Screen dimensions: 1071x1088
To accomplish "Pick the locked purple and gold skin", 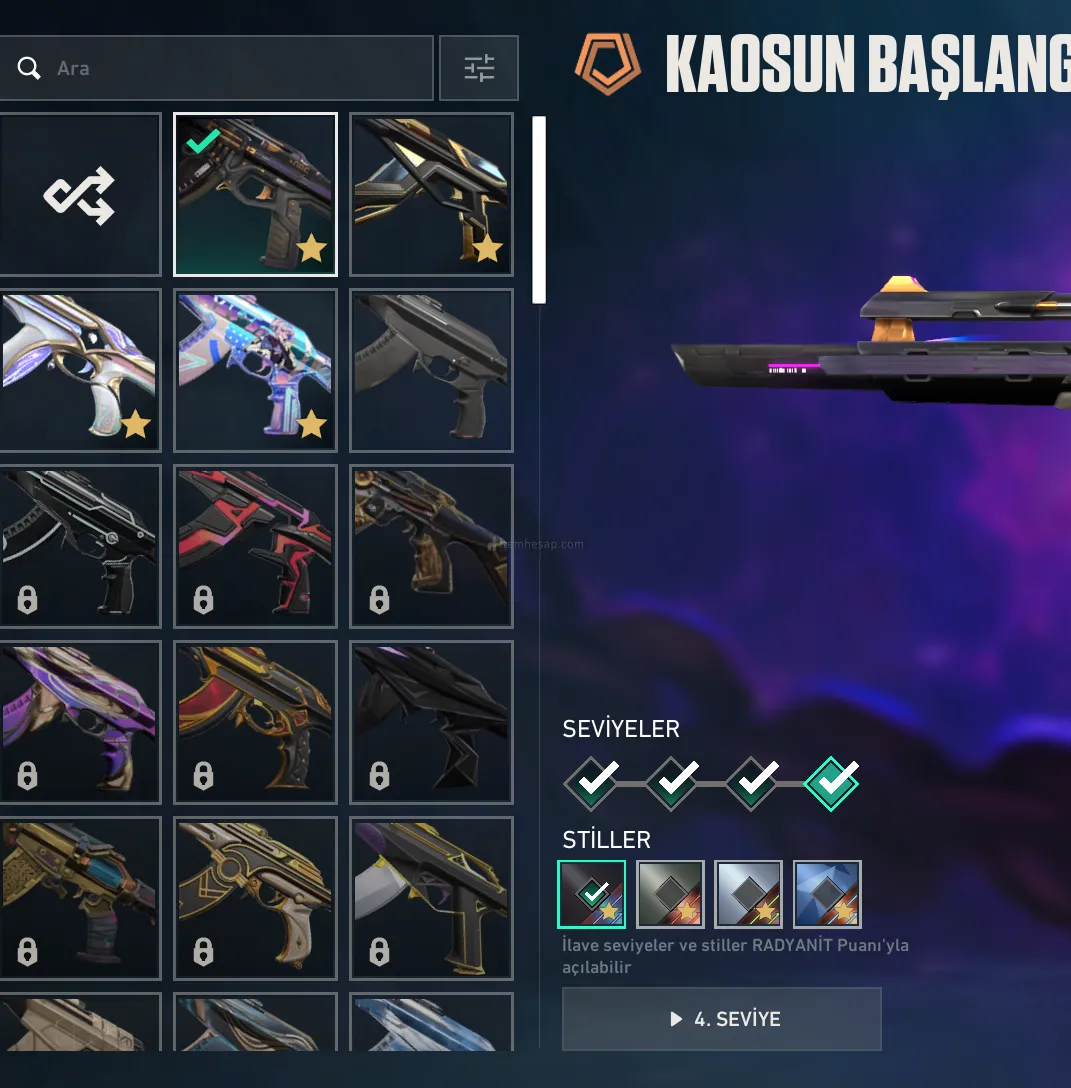I will (79, 722).
